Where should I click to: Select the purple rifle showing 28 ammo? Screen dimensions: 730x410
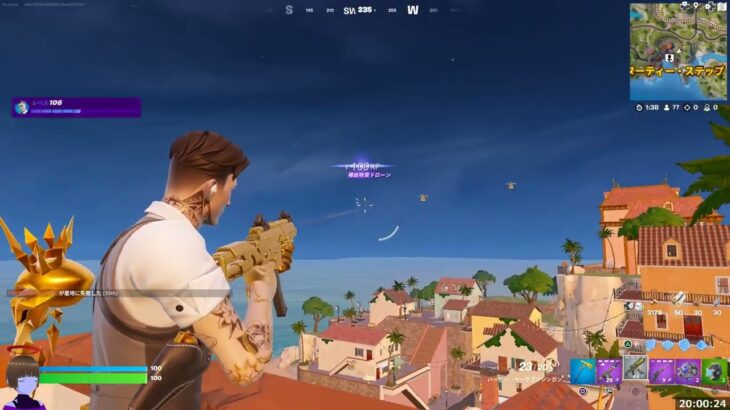[x=609, y=371]
